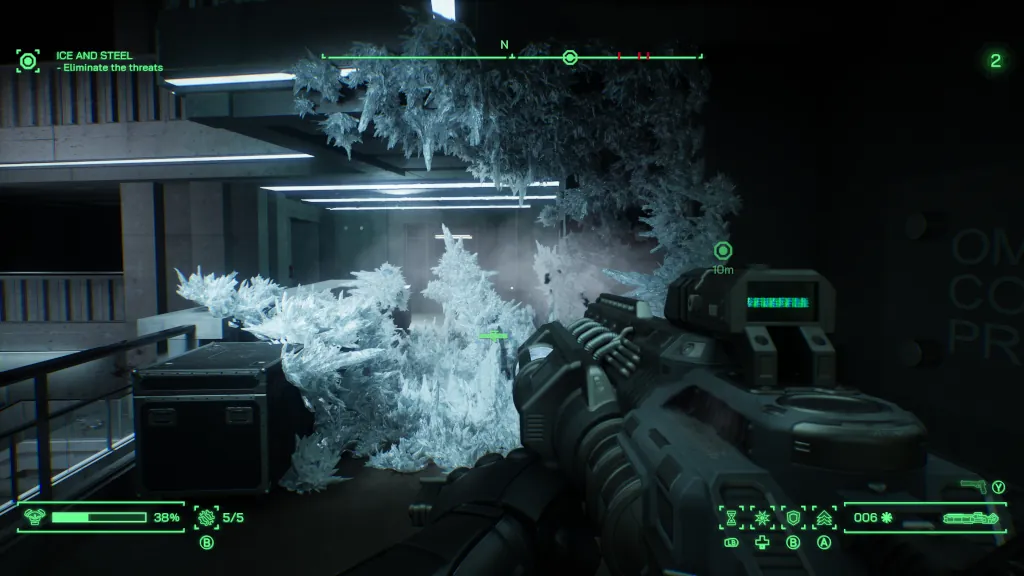1024x576 pixels.
Task: Switch to the secondary pistol icon
Action: point(973,486)
